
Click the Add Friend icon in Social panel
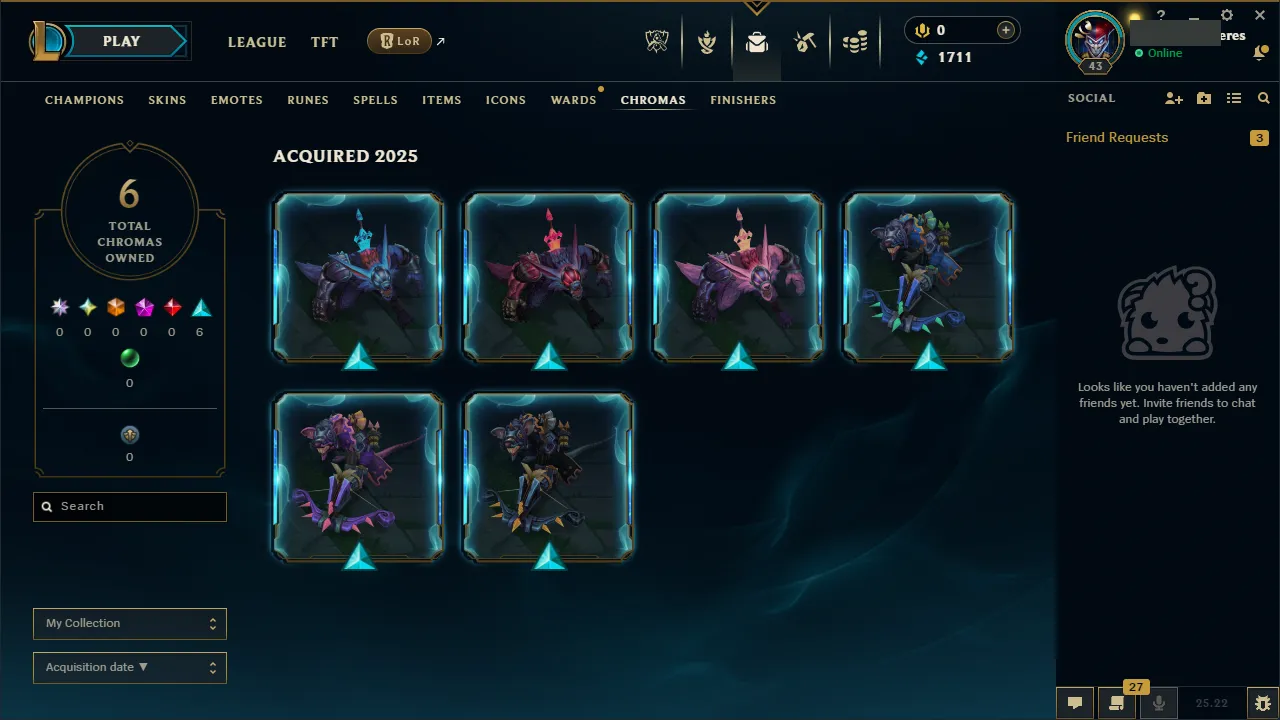pyautogui.click(x=1174, y=98)
